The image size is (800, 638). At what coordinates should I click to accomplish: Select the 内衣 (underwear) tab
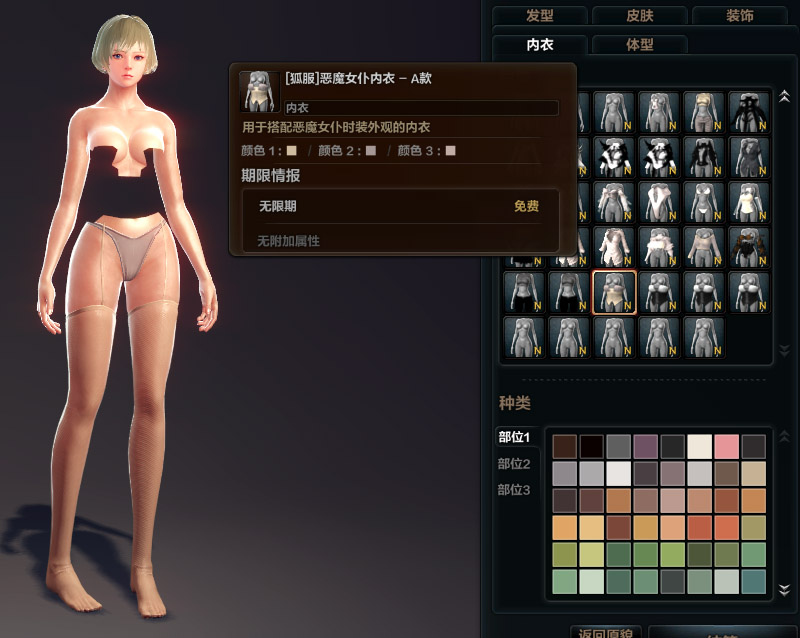tap(540, 45)
